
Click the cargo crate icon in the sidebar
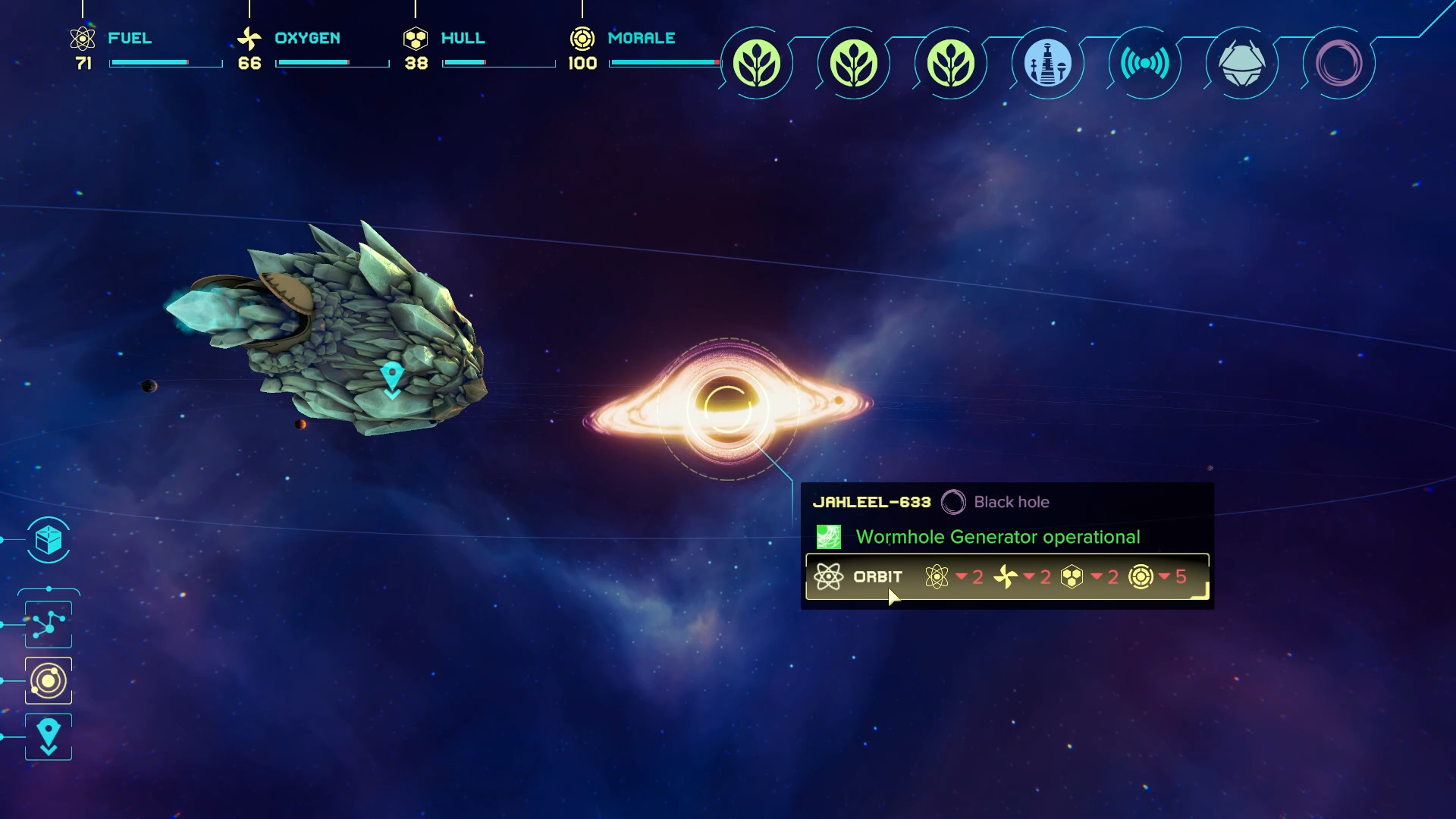pos(48,541)
